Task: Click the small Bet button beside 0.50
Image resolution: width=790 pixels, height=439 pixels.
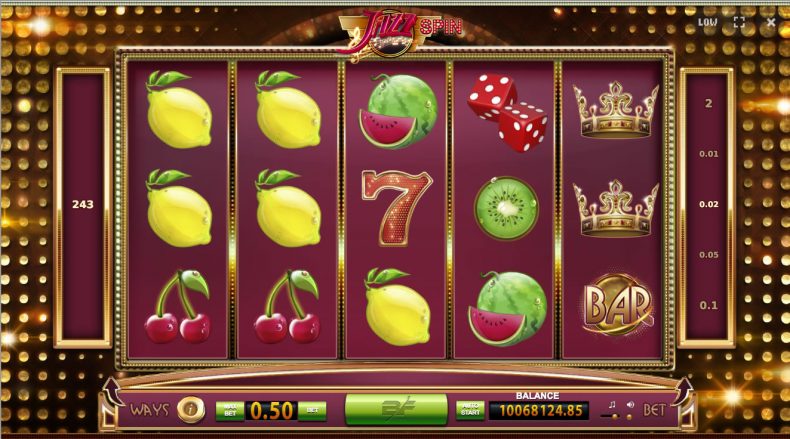Action: click(312, 409)
